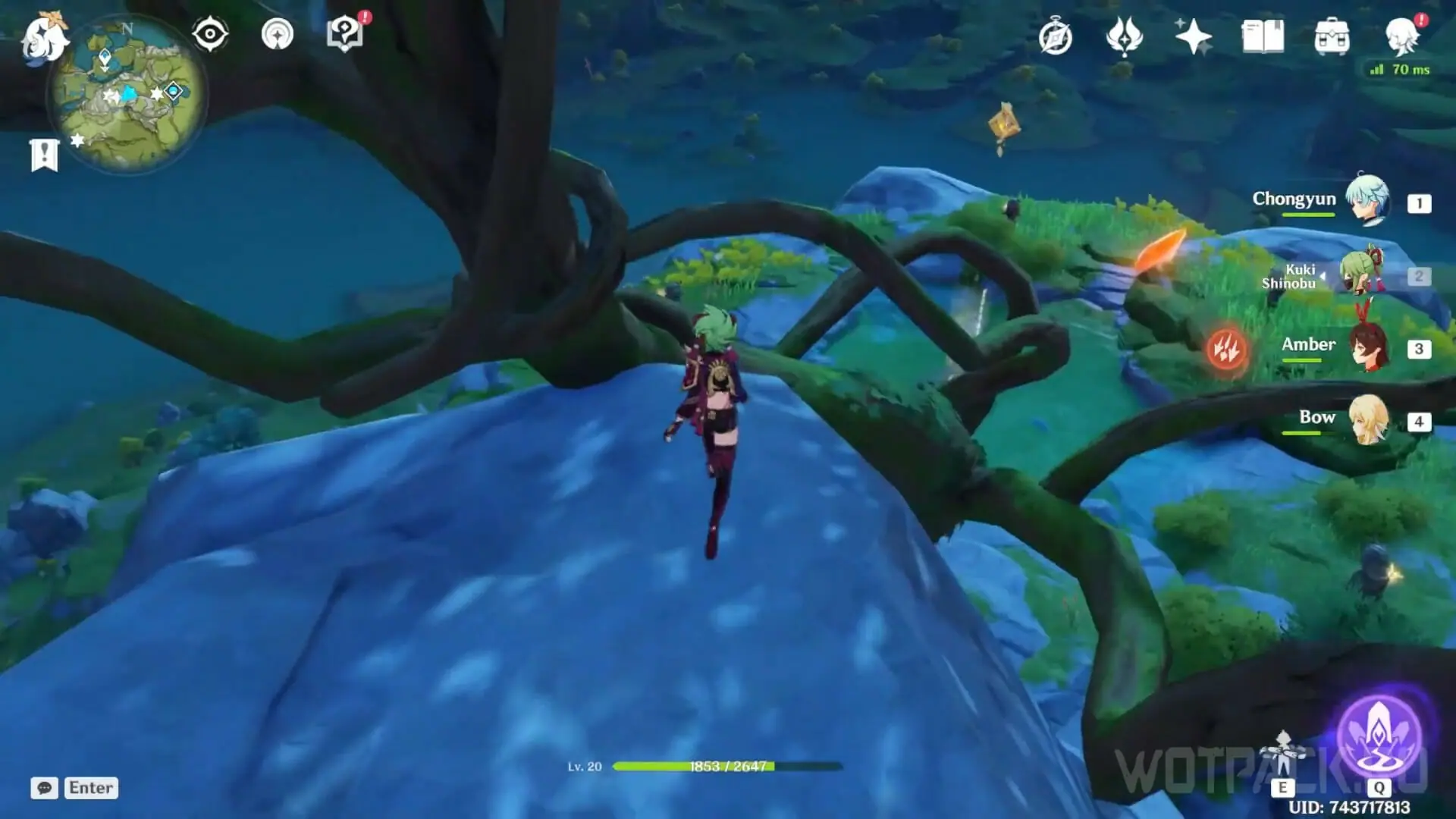The height and width of the screenshot is (819, 1456).
Task: Open the compass events icon
Action: [1055, 37]
